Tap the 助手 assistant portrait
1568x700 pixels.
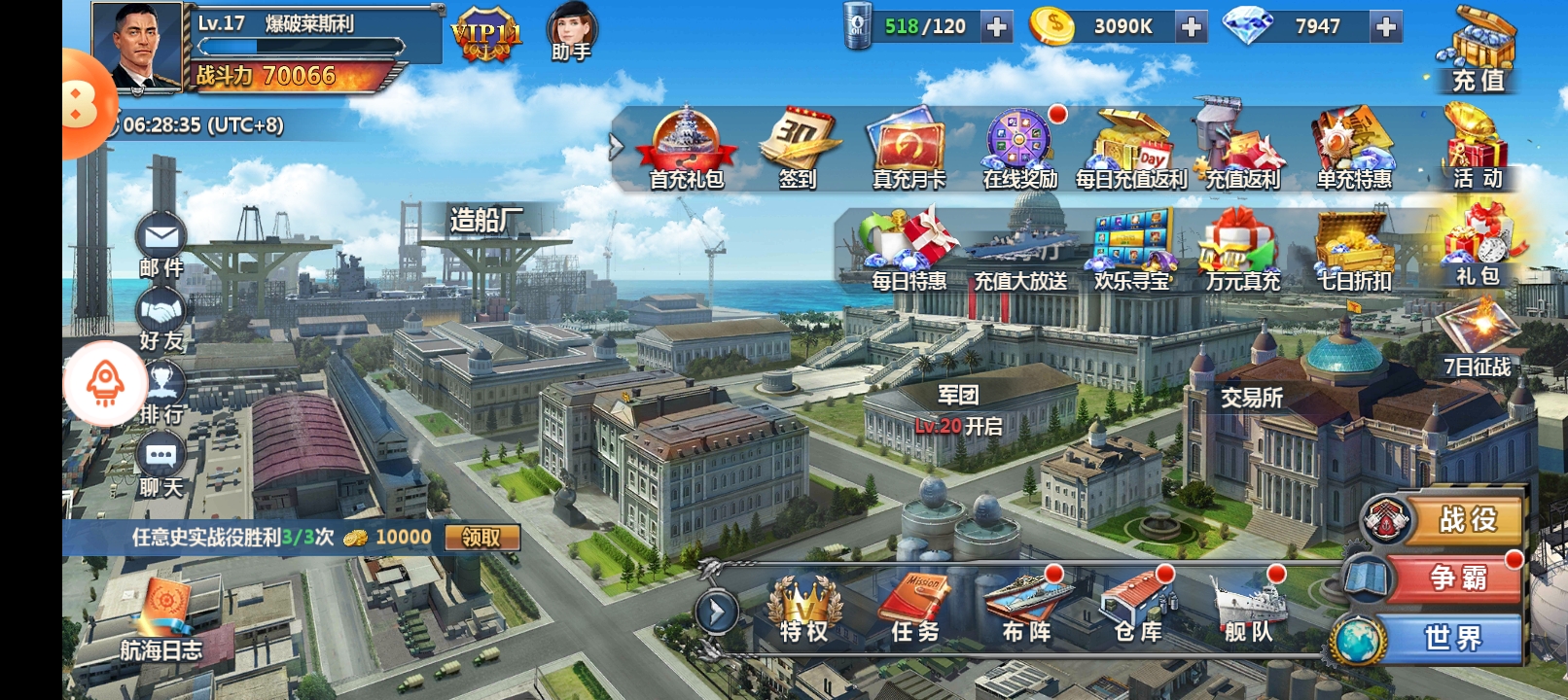coord(571,33)
